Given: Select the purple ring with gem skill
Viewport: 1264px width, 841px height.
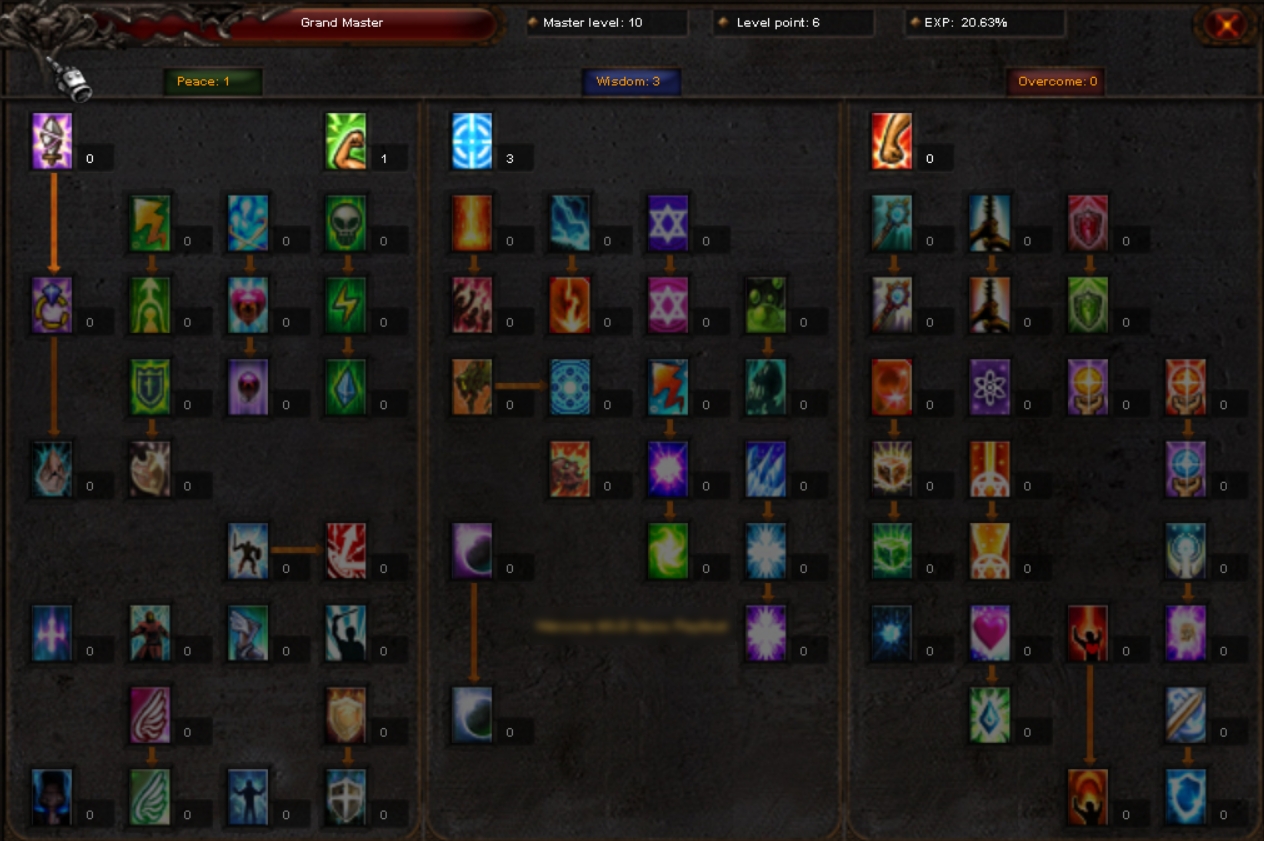Looking at the screenshot, I should point(52,305).
